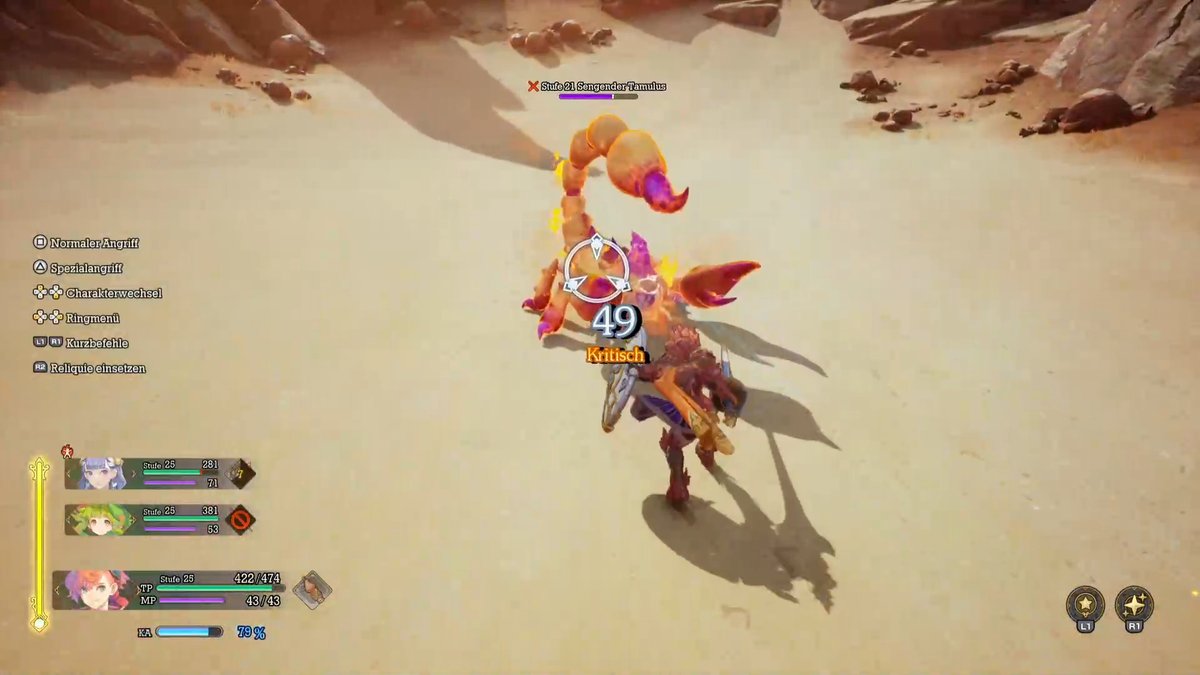This screenshot has height=675, width=1200.
Task: Activate the sparkle shortcut icon
Action: pos(1134,604)
